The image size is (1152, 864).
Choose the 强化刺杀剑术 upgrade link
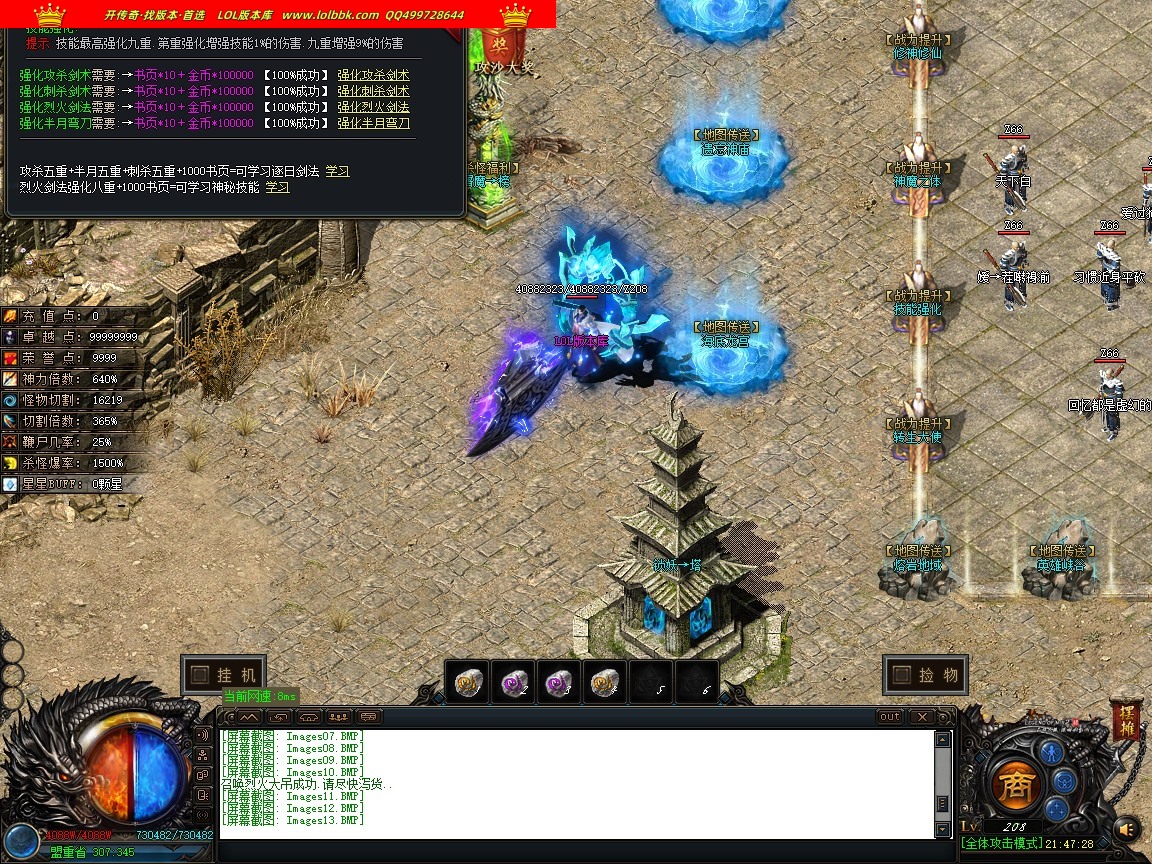click(373, 91)
